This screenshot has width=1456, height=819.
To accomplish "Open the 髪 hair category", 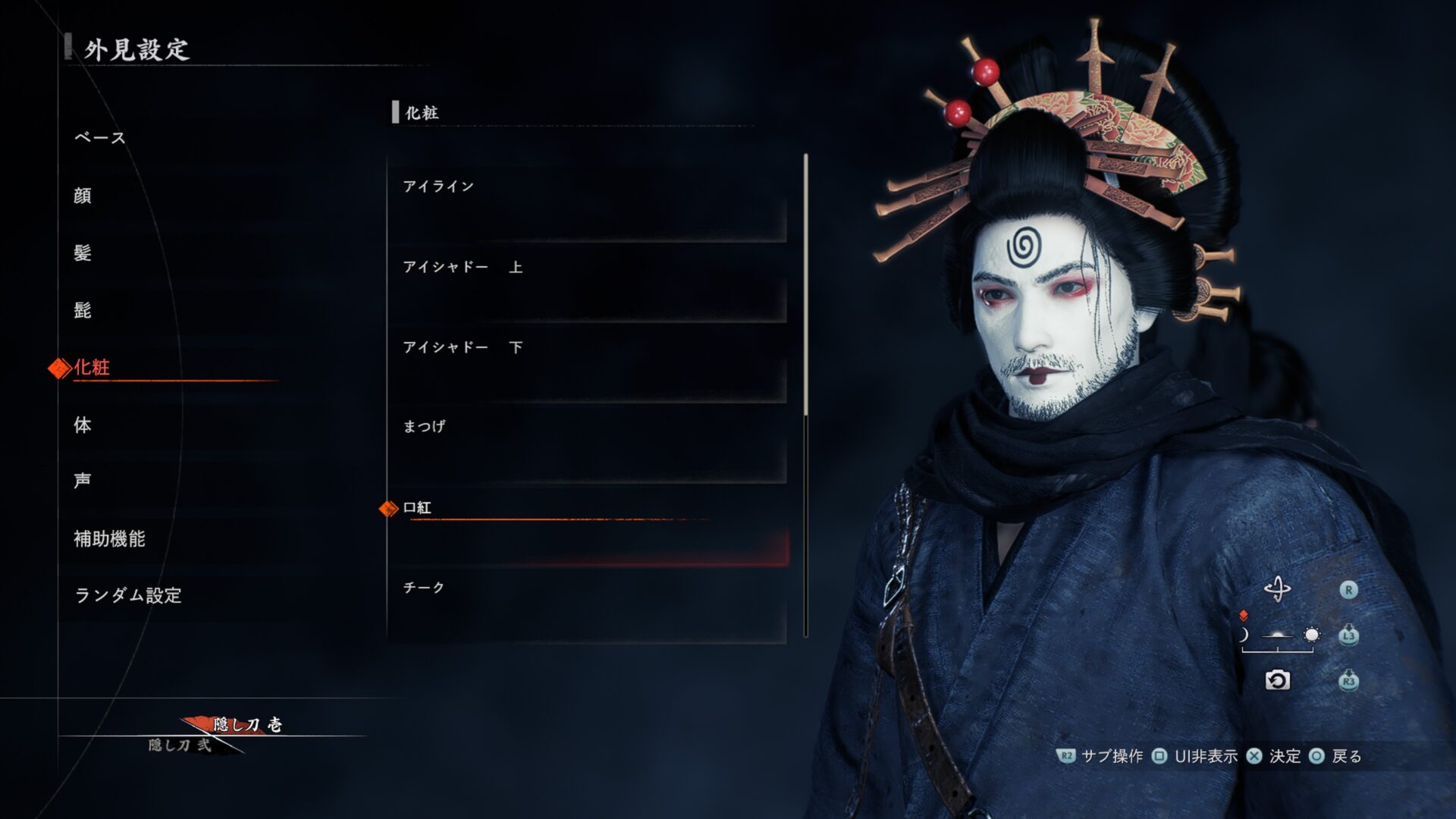I will pyautogui.click(x=83, y=253).
